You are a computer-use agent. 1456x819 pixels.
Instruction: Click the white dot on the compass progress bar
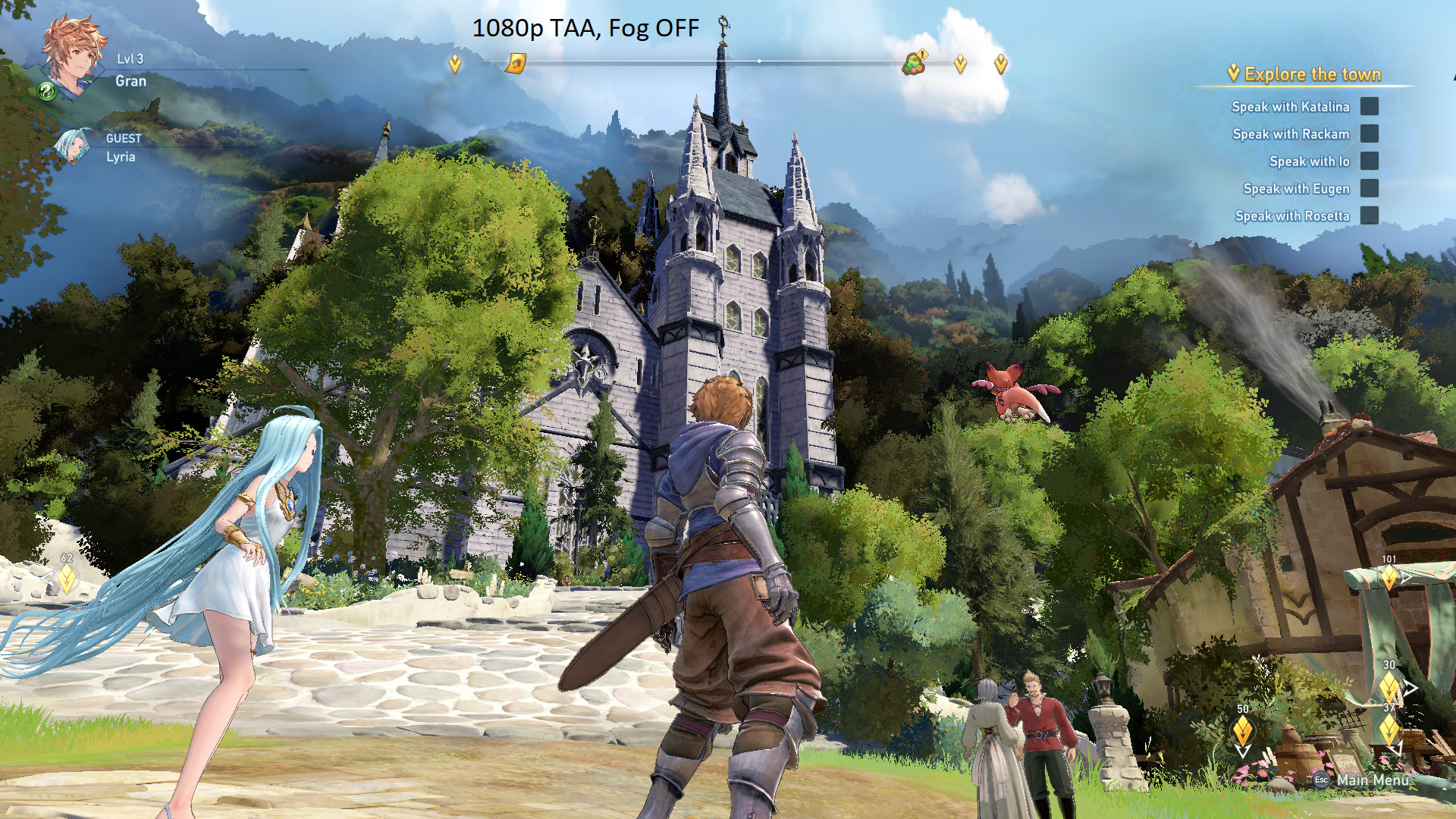758,61
